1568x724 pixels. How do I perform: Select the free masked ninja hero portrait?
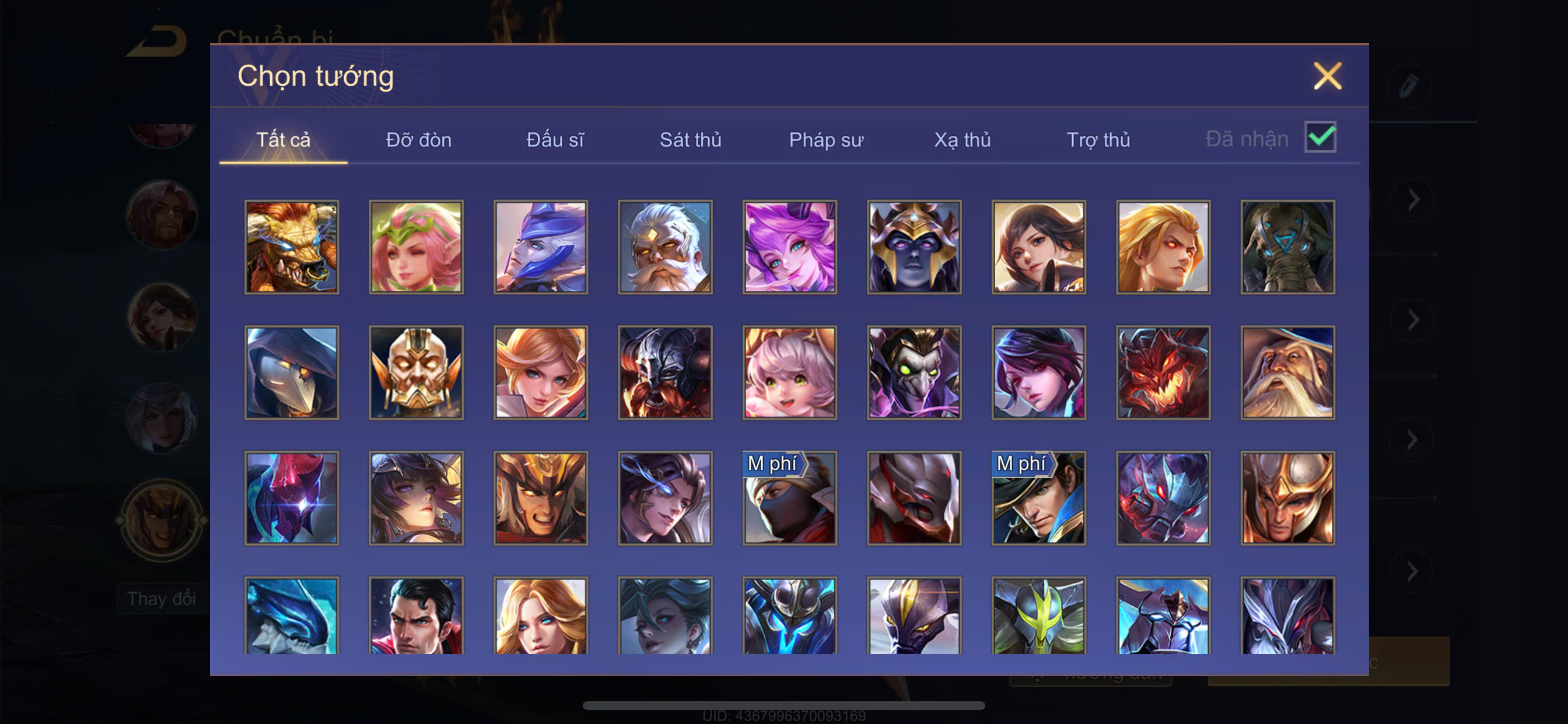[789, 498]
